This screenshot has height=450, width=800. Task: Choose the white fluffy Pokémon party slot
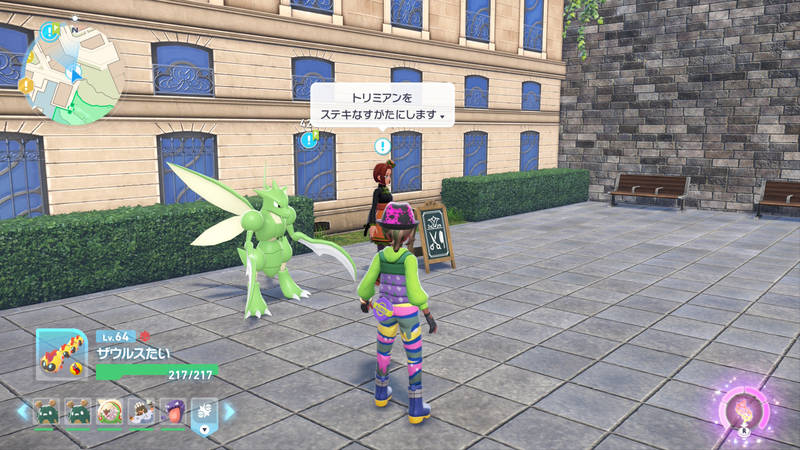pyautogui.click(x=109, y=411)
